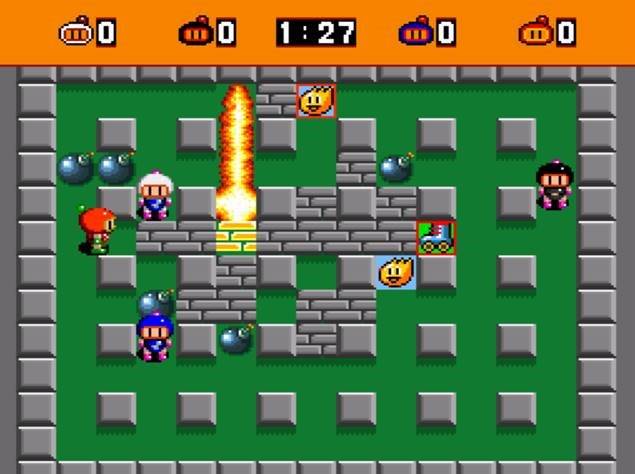635x474 pixels.
Task: Click the white Bomberman head icon
Action: pos(76,33)
